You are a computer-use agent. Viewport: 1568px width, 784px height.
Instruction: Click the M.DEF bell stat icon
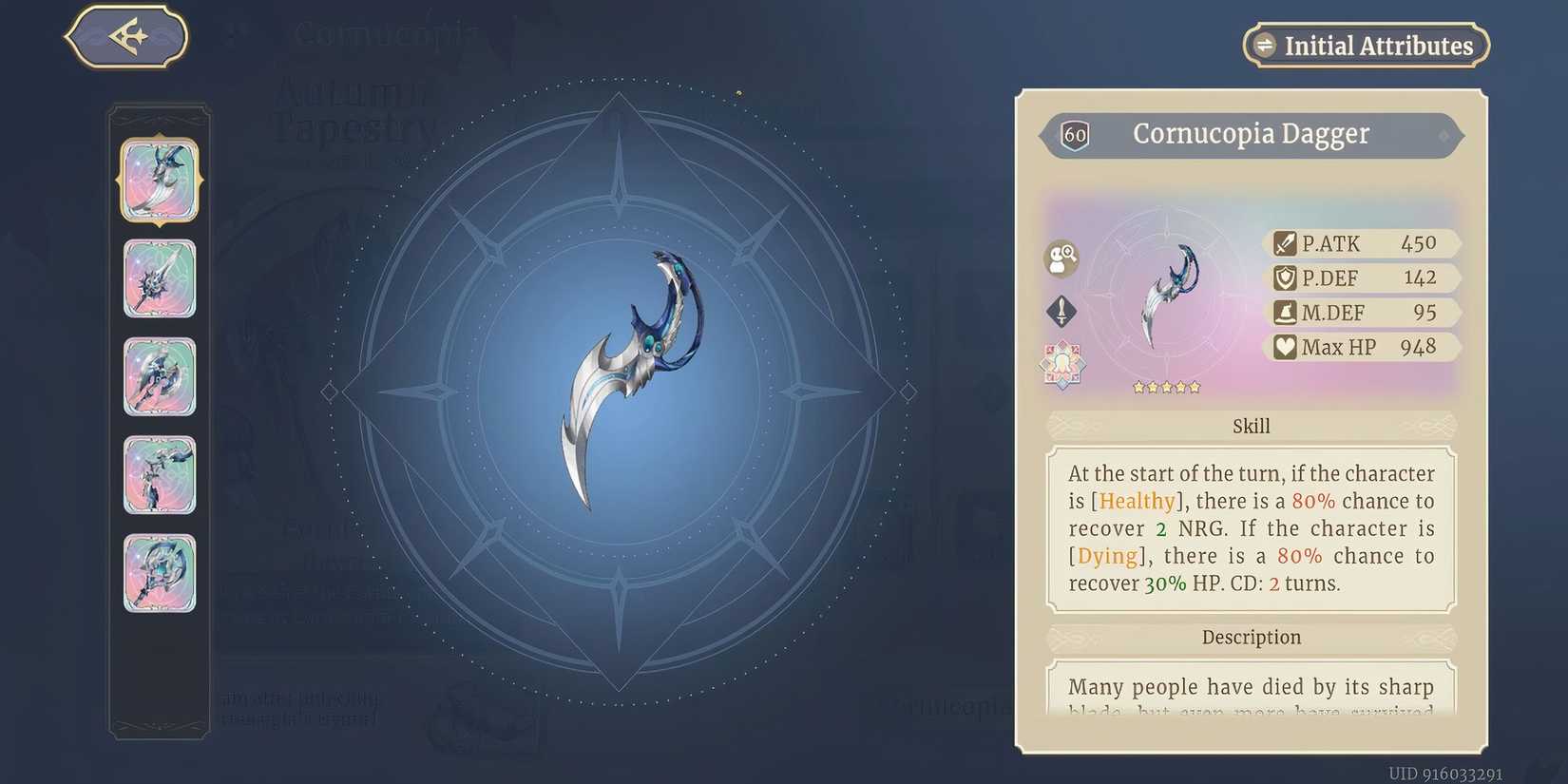(x=1288, y=312)
